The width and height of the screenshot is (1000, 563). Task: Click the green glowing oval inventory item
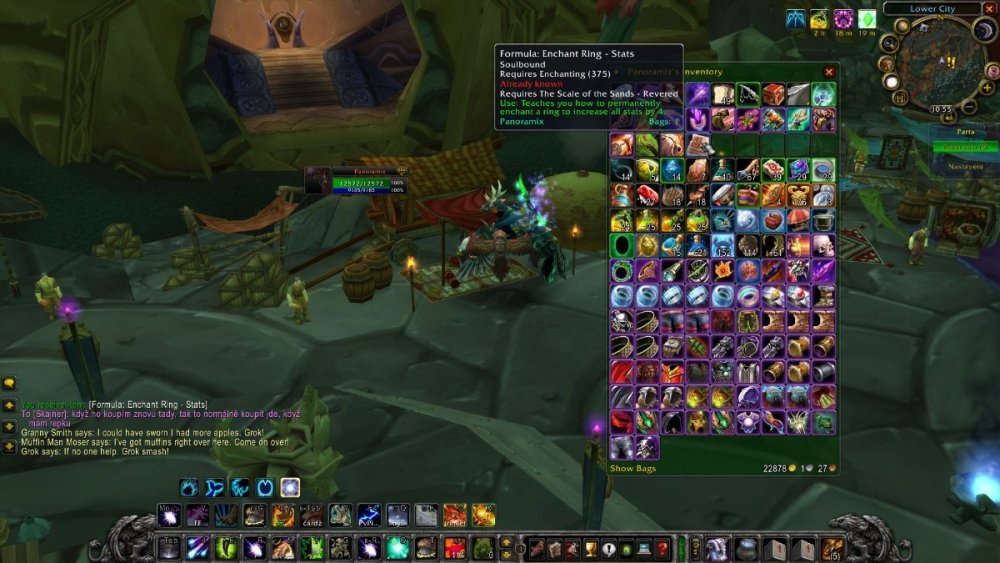tap(622, 245)
